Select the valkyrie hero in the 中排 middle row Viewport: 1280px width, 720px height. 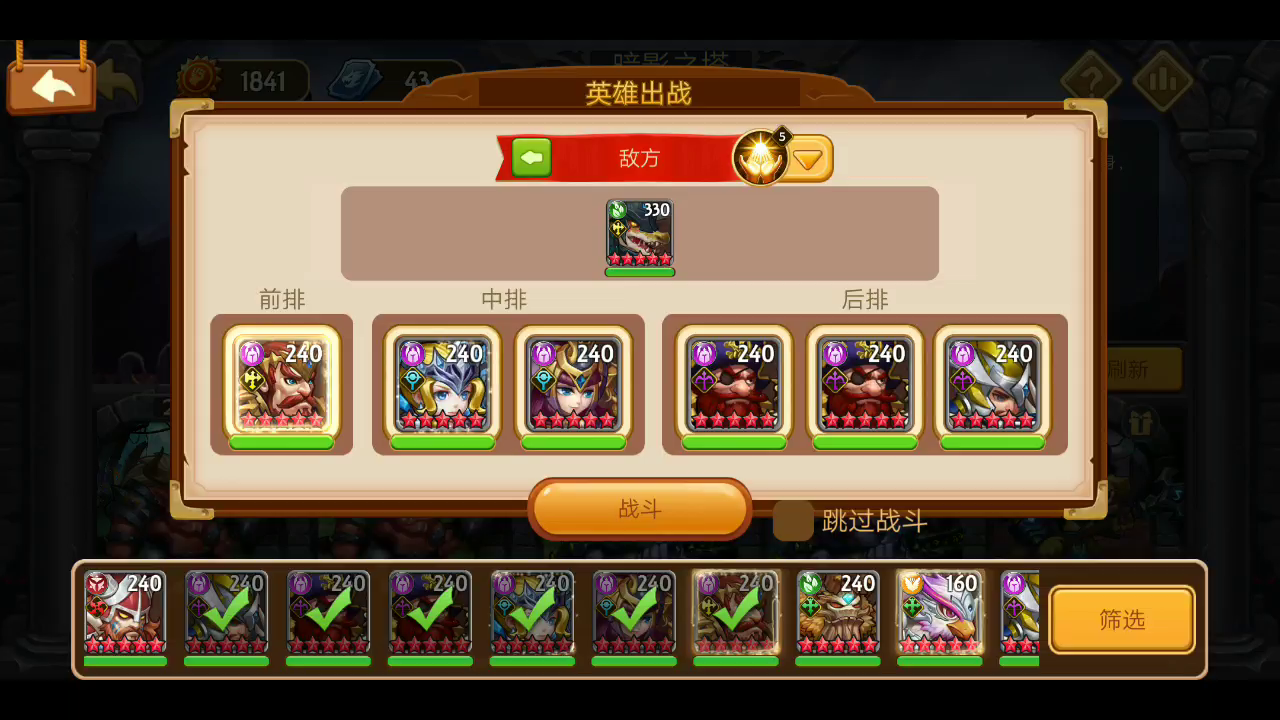[441, 385]
